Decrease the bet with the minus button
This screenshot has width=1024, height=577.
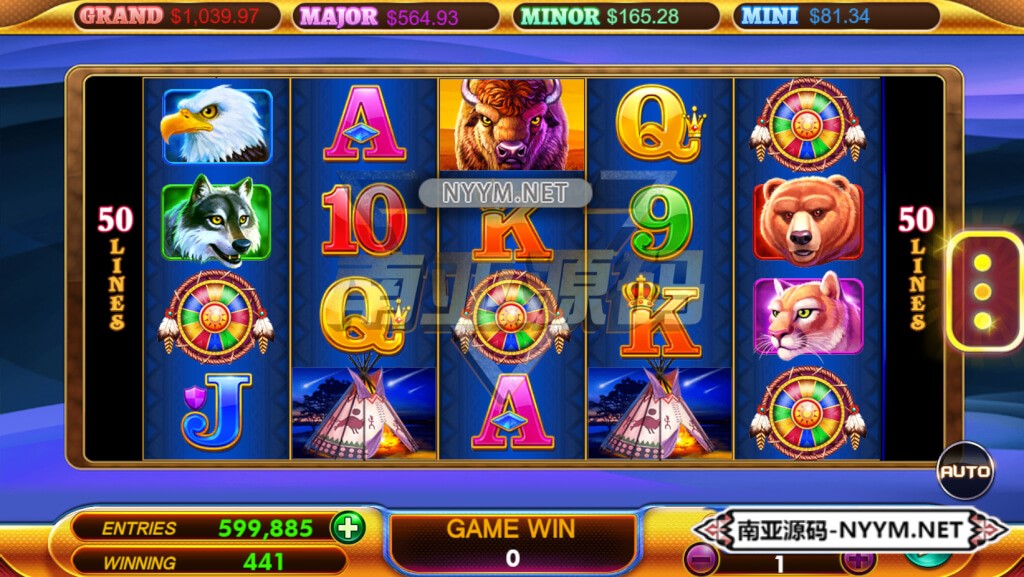pyautogui.click(x=702, y=561)
